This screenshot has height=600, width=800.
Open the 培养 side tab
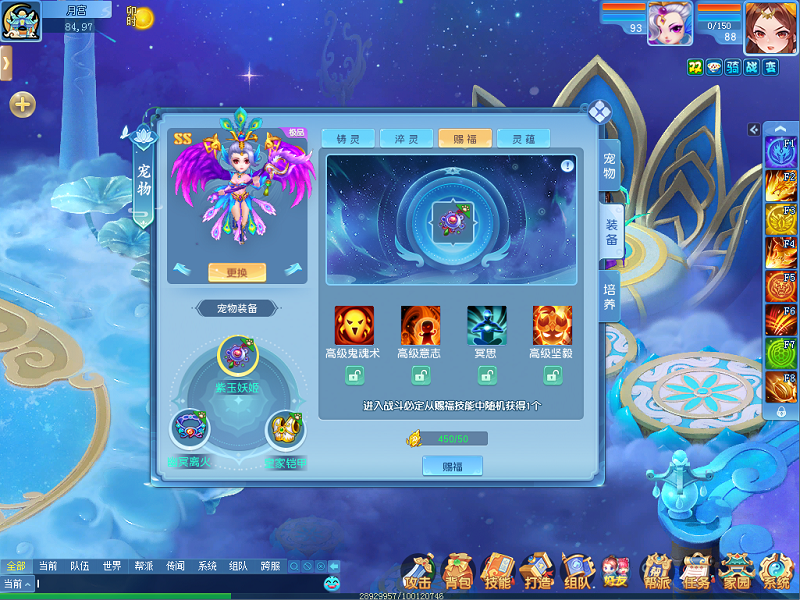click(x=609, y=295)
